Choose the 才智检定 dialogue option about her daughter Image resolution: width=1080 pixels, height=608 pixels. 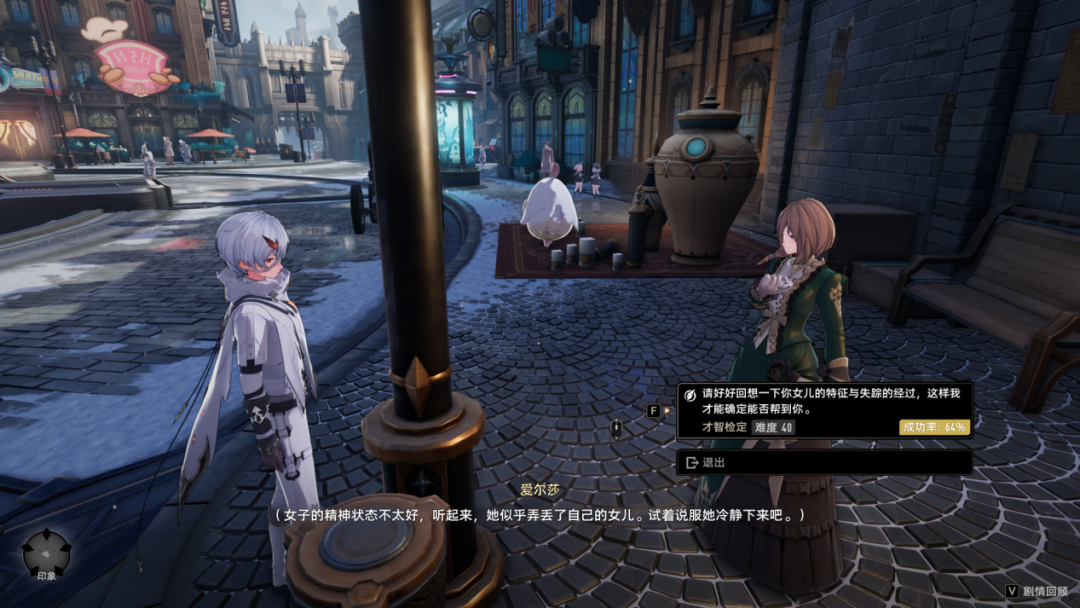coord(823,410)
